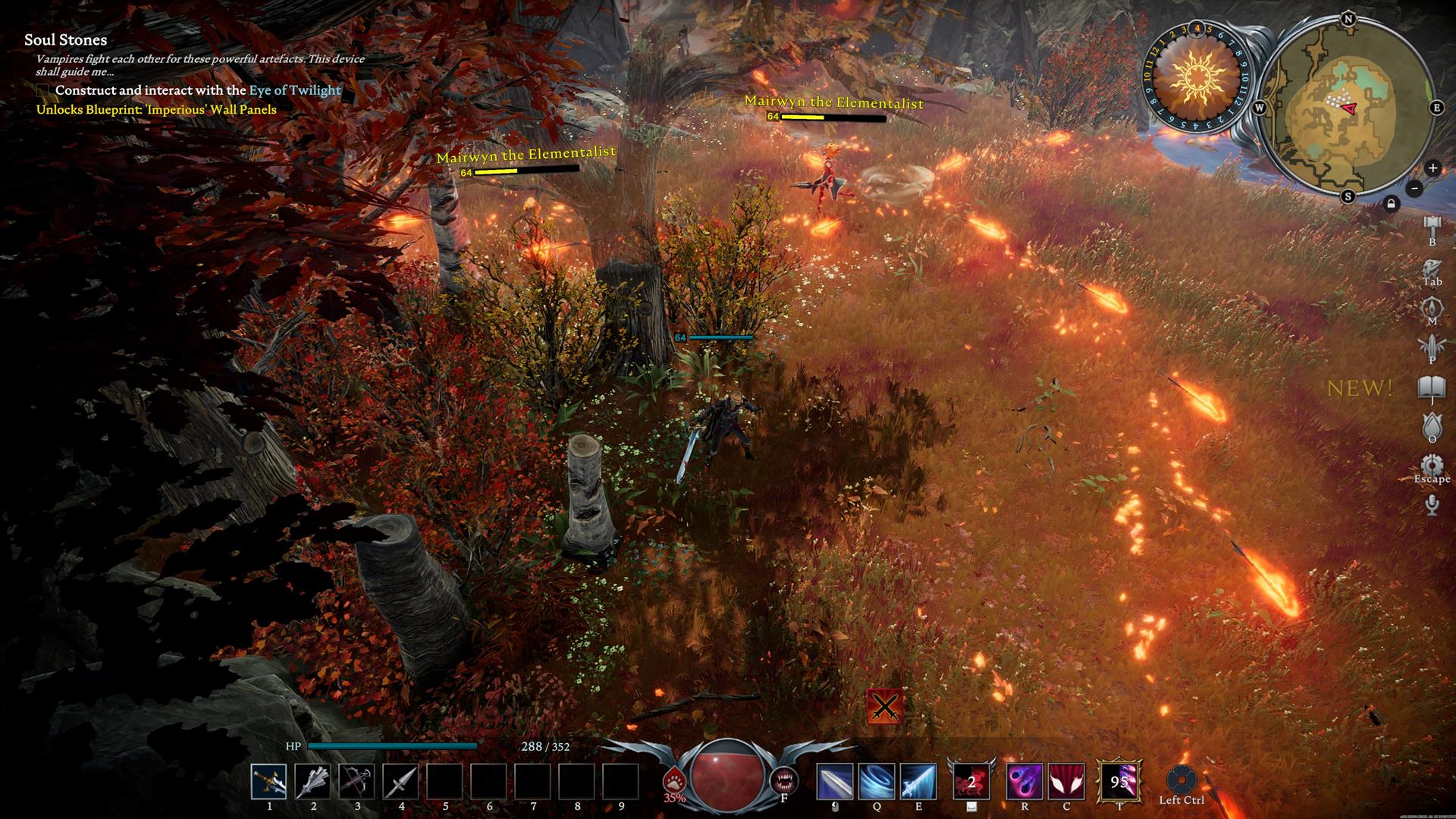Trigger the blue sword thrust skill
Screen dimensions: 1456x819
[918, 782]
